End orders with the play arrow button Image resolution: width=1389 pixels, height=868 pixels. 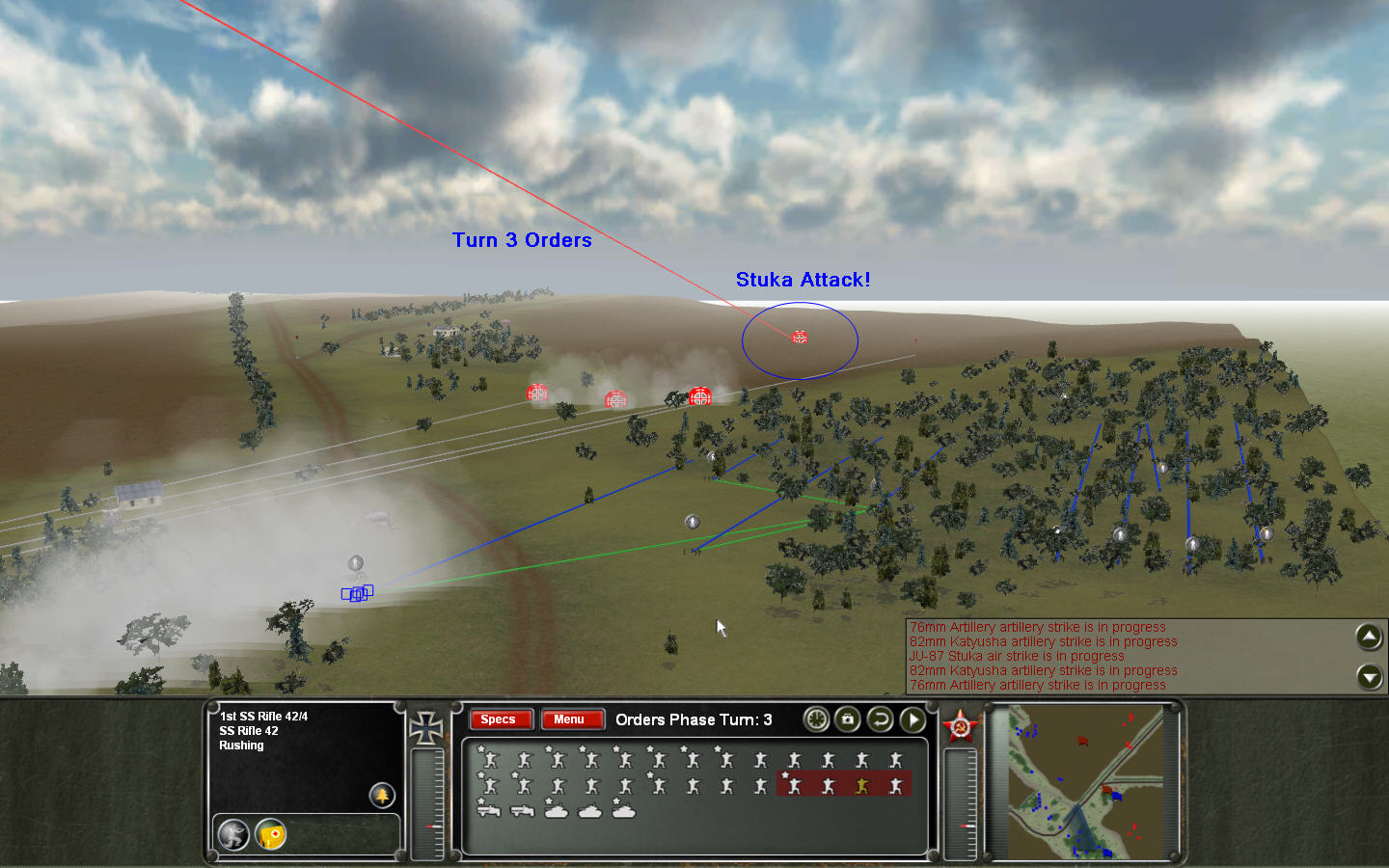click(912, 719)
